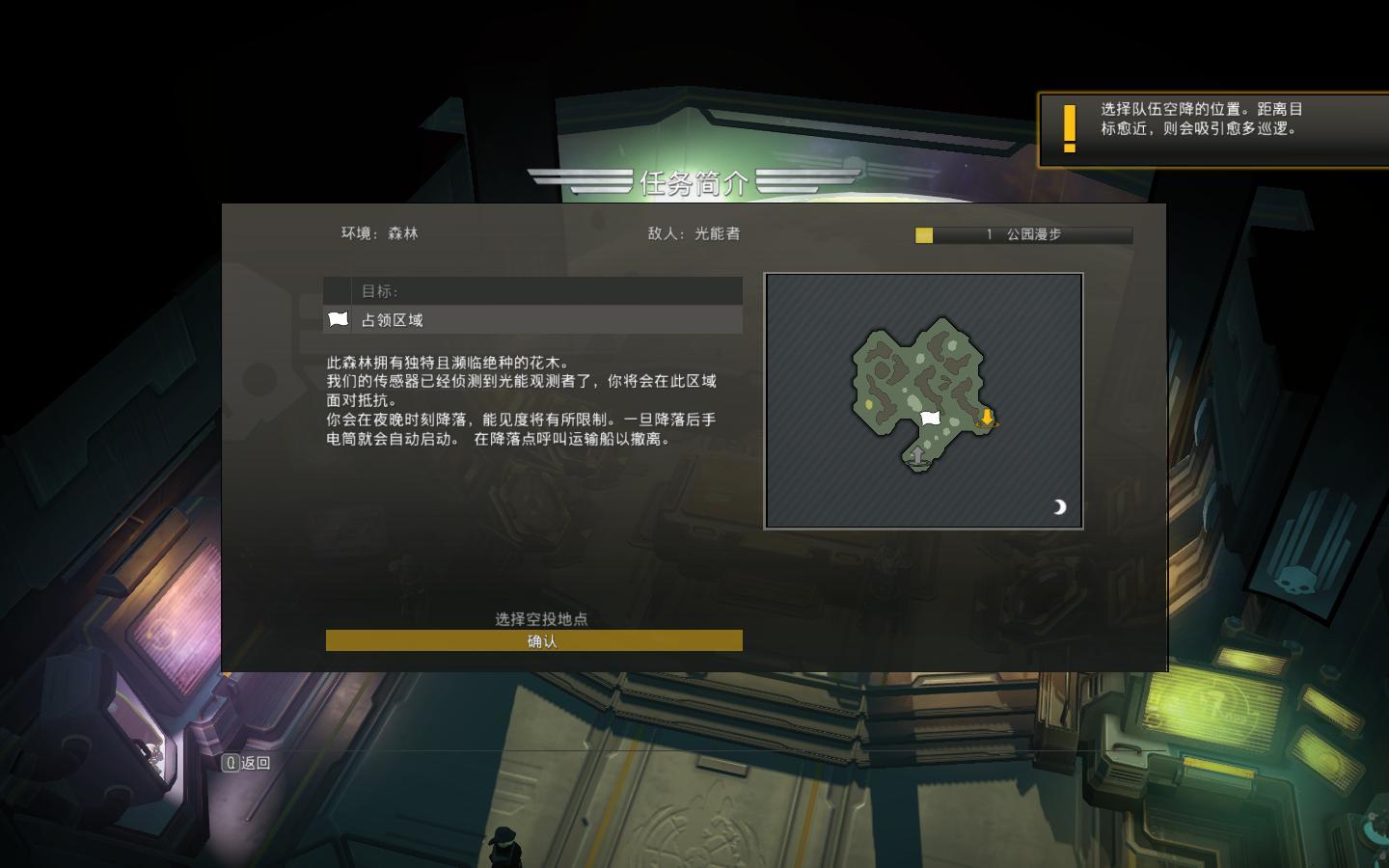
Task: Choose the grey arrow landing point on the map
Action: point(917,455)
